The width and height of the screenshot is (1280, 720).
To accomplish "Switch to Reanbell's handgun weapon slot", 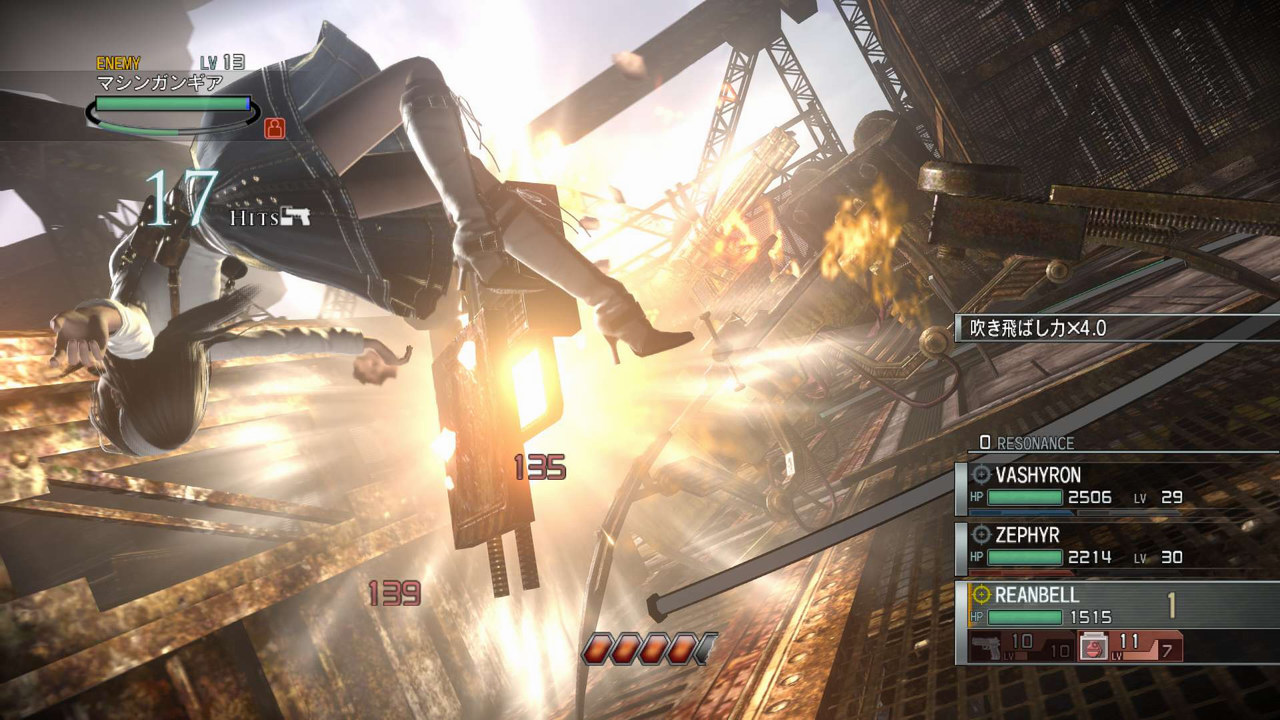I will tap(1022, 646).
